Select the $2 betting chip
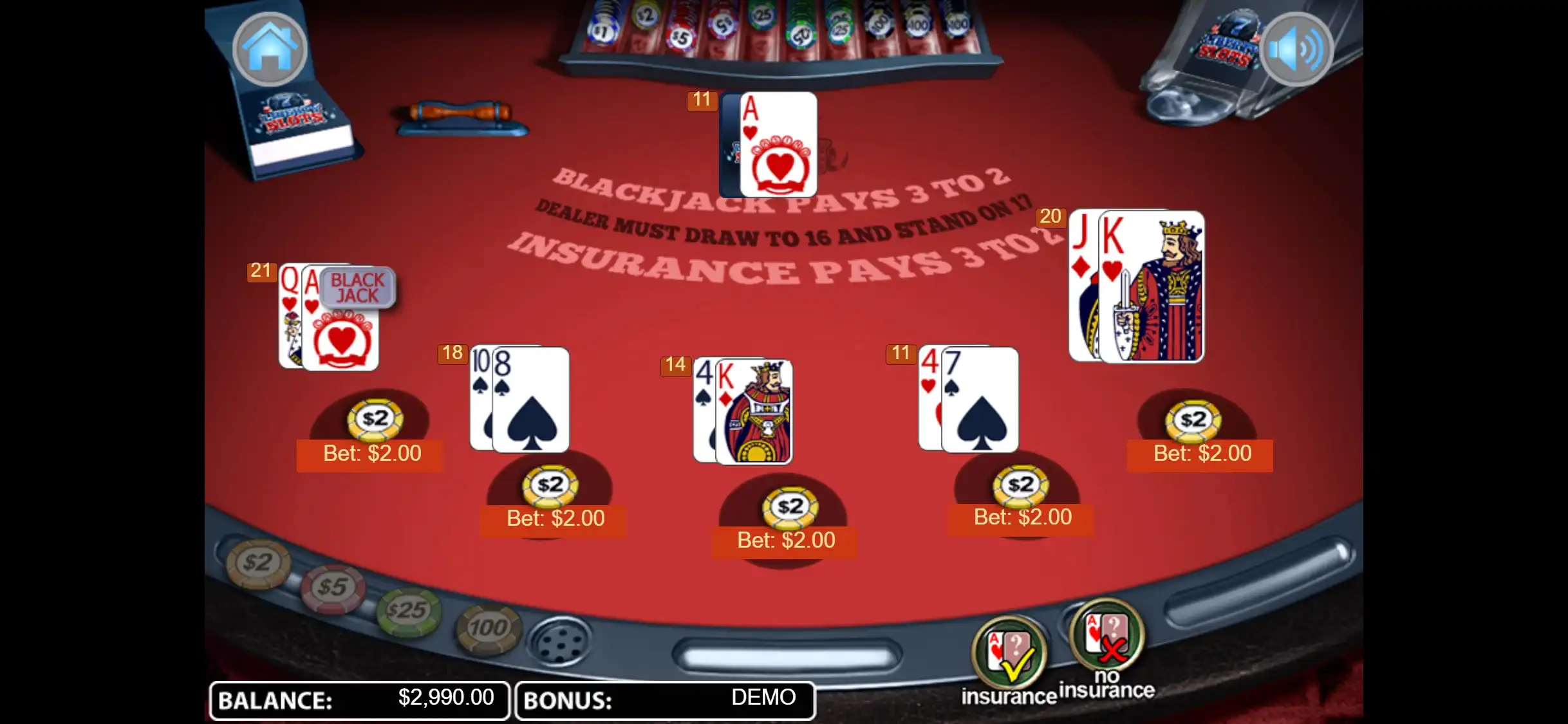 258,563
